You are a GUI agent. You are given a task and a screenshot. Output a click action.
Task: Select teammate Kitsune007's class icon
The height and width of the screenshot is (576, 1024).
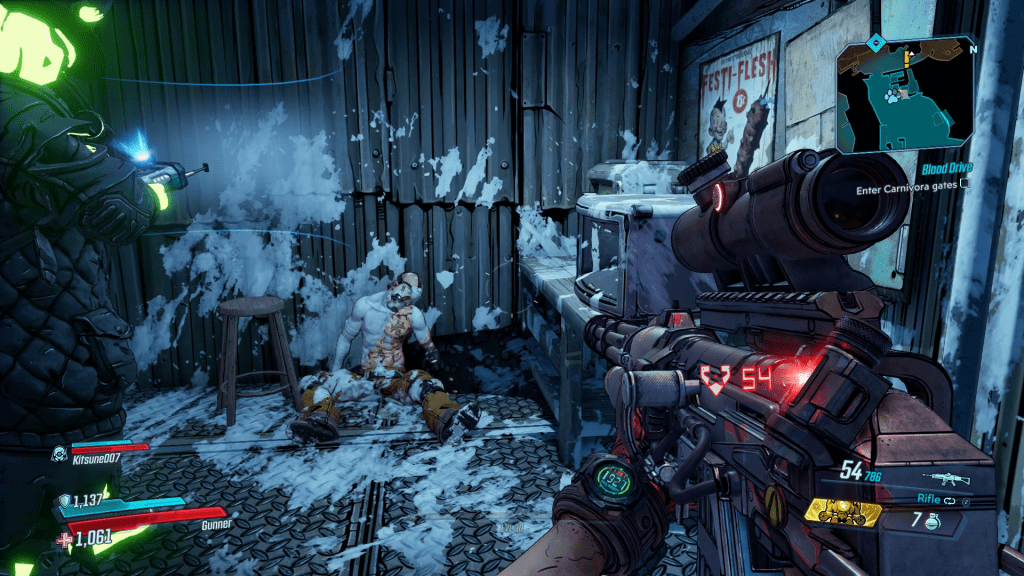[x=59, y=455]
